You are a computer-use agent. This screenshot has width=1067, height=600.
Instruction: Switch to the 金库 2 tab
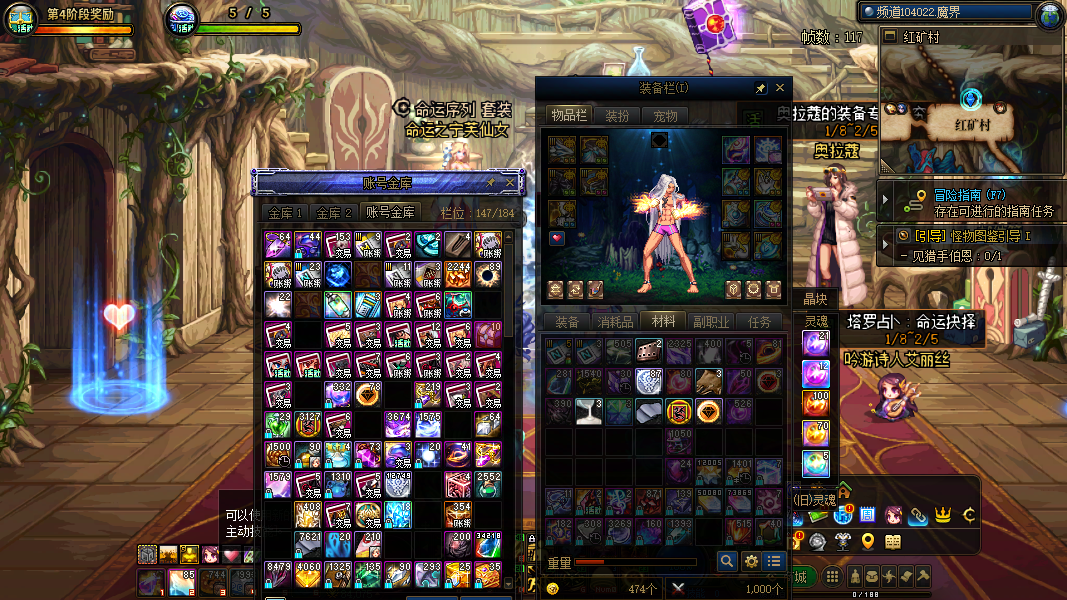coord(335,213)
